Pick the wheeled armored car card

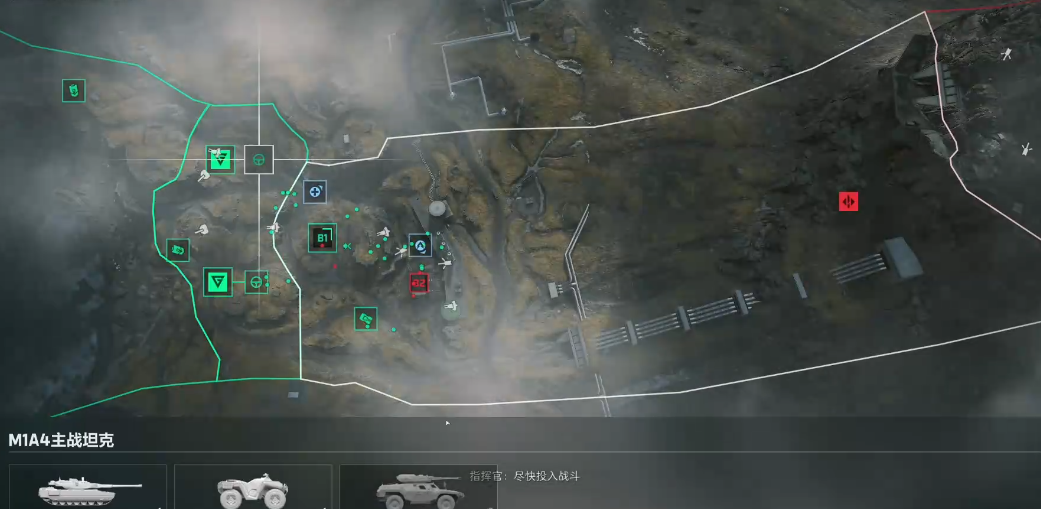click(x=417, y=488)
